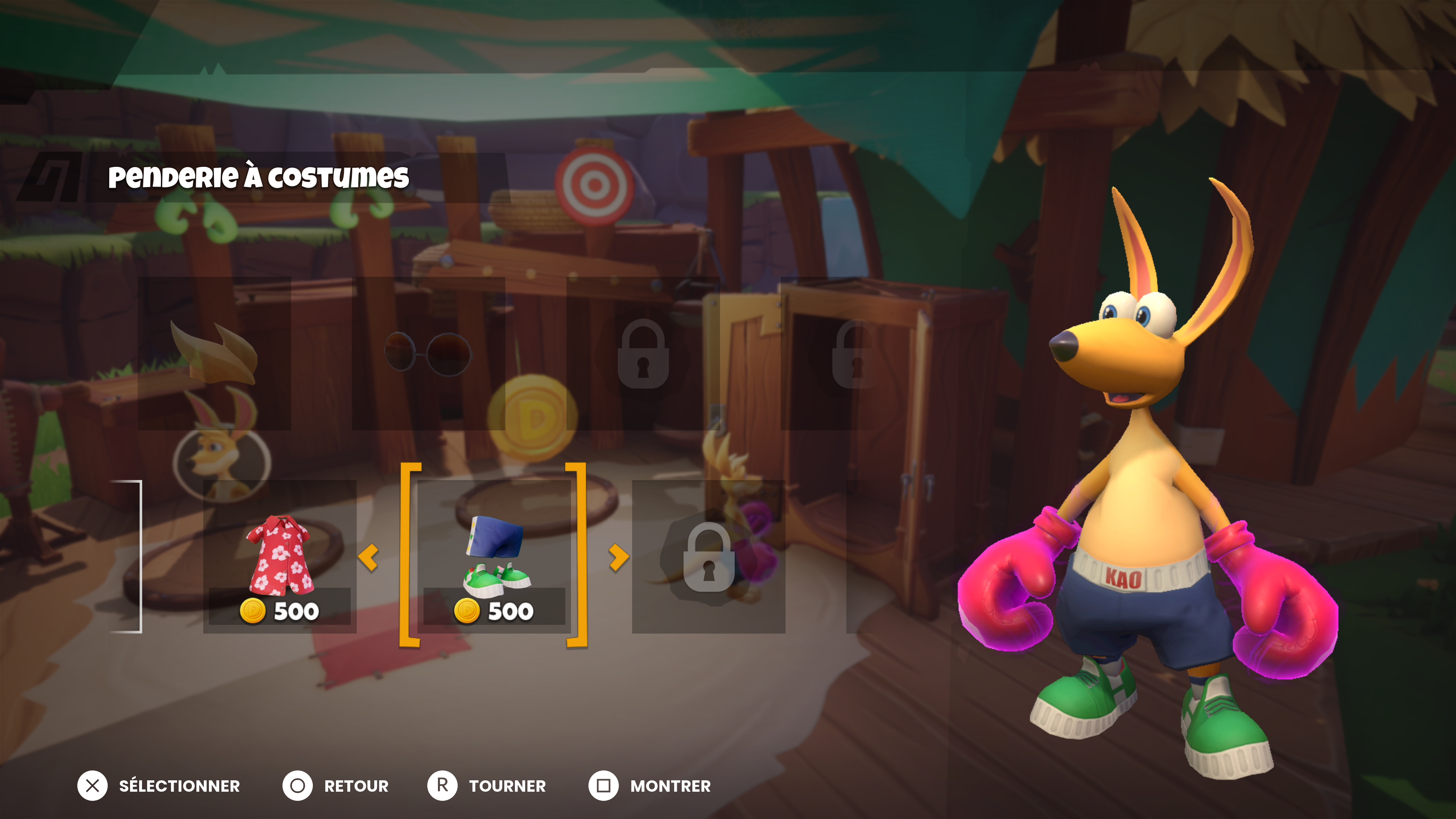Click the orange left arrow
1456x819 pixels.
point(369,557)
